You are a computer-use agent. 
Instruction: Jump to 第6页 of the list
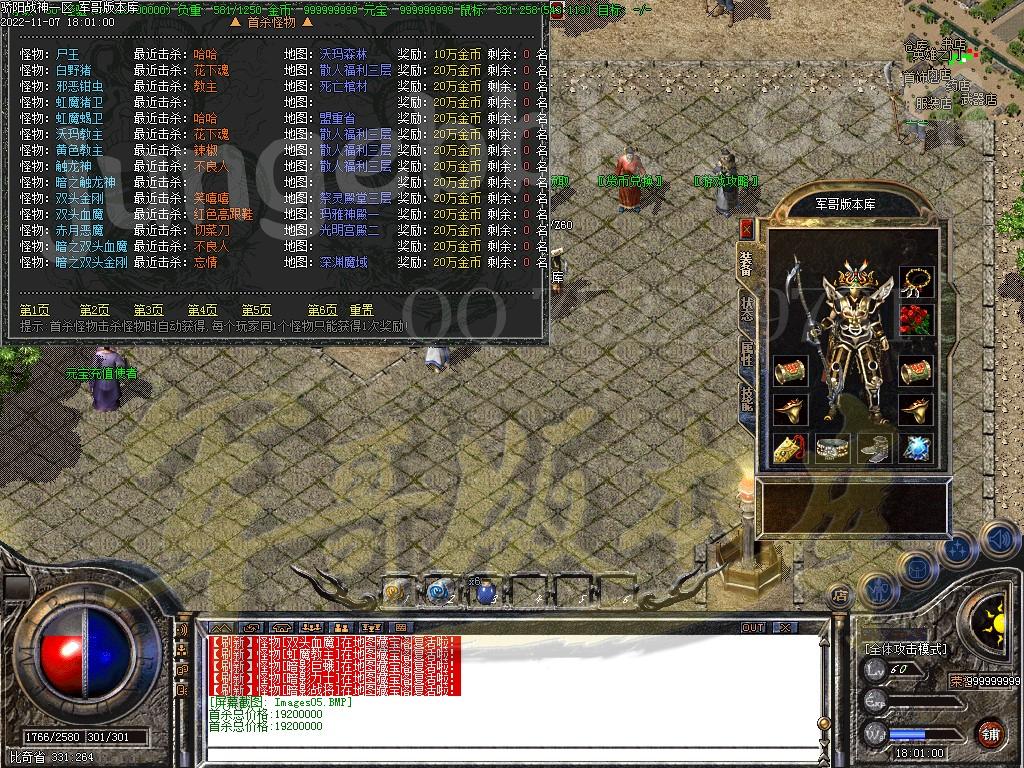click(322, 310)
